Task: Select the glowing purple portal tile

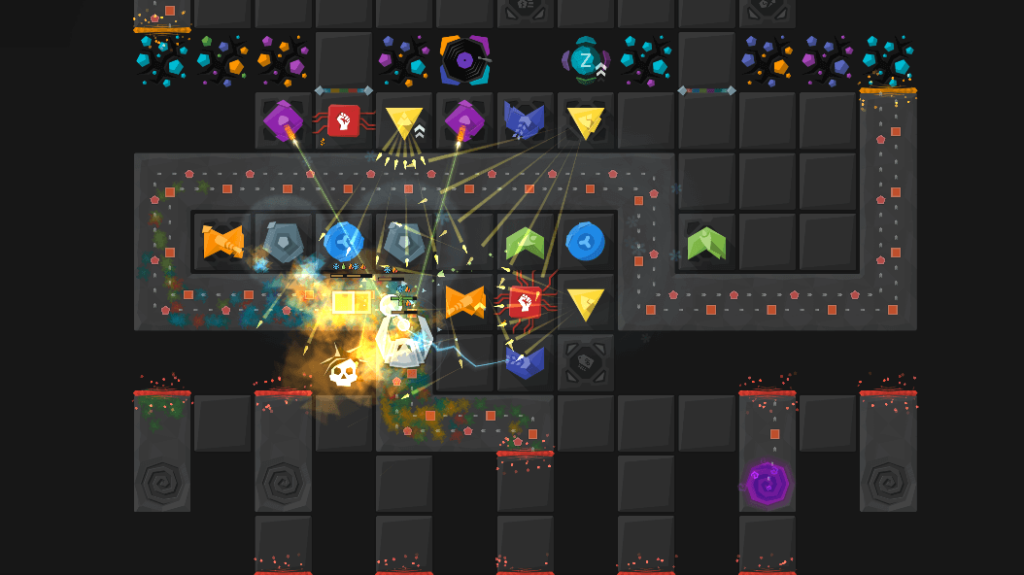Action: click(x=767, y=484)
